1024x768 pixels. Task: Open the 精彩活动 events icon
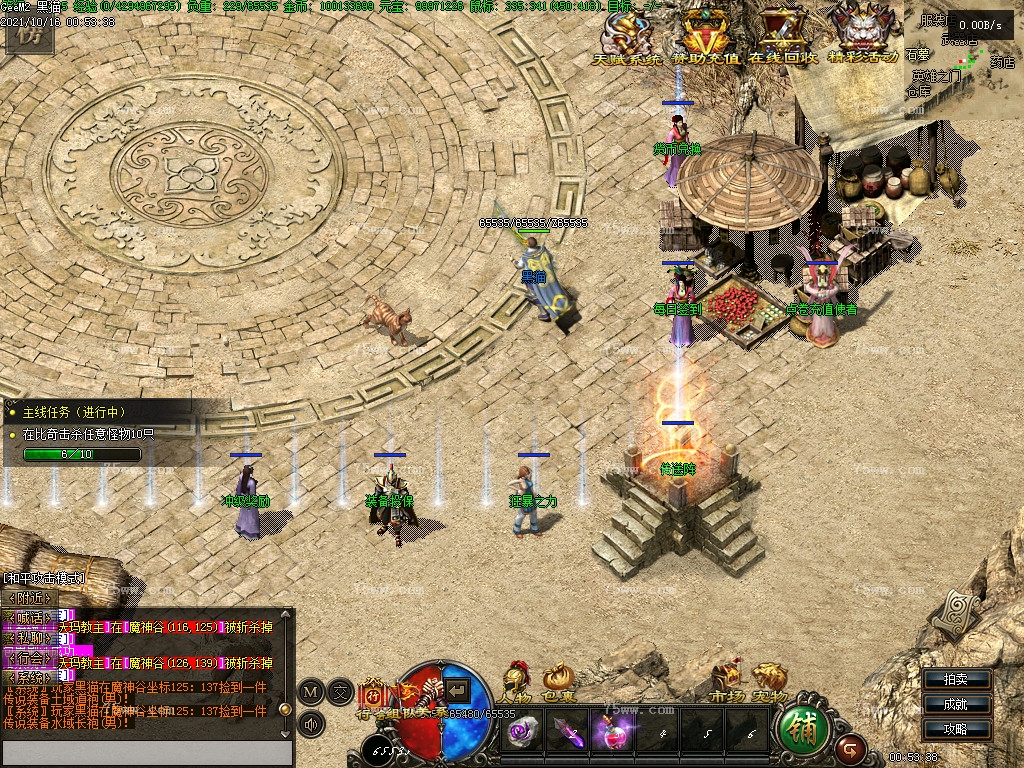(x=862, y=34)
